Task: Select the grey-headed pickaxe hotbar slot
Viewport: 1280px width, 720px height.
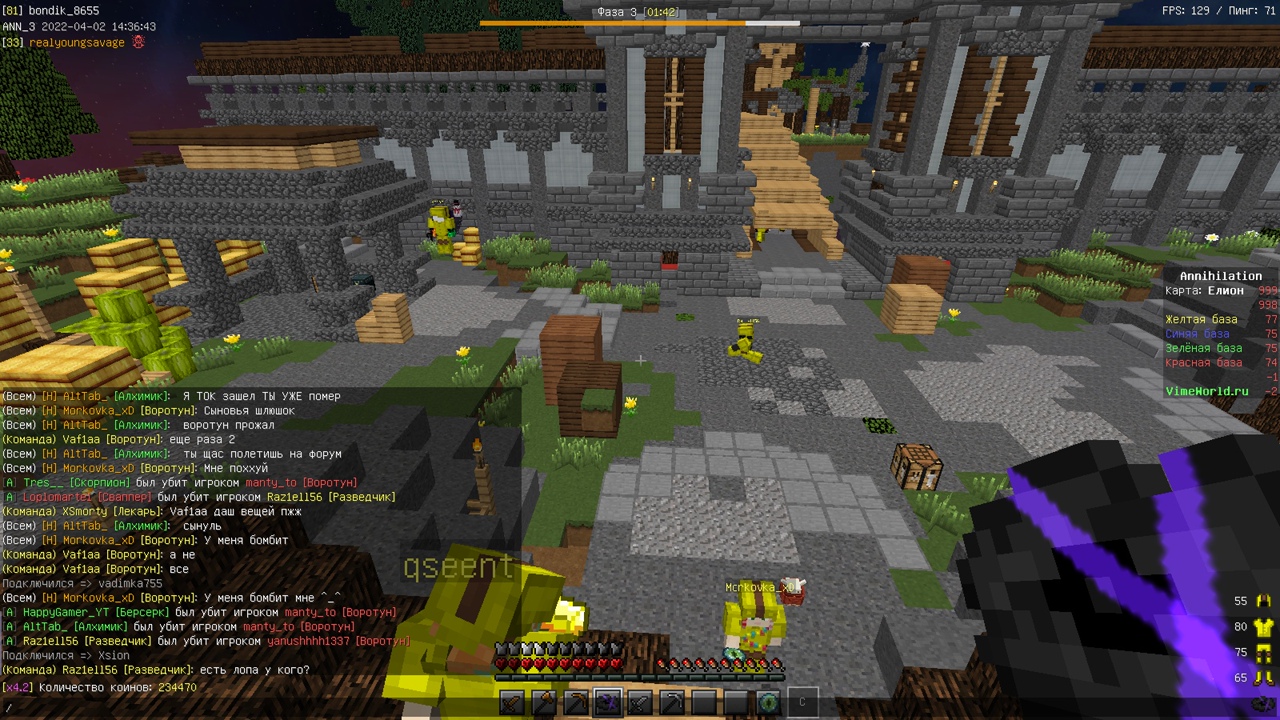Action: (x=672, y=702)
